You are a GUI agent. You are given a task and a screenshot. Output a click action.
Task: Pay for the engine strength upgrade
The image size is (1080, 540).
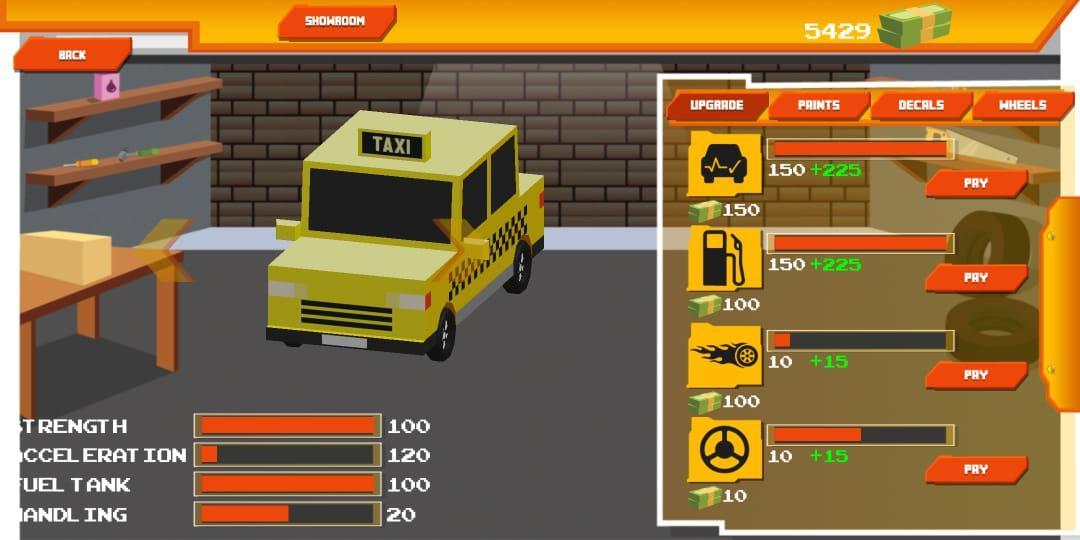click(x=975, y=183)
